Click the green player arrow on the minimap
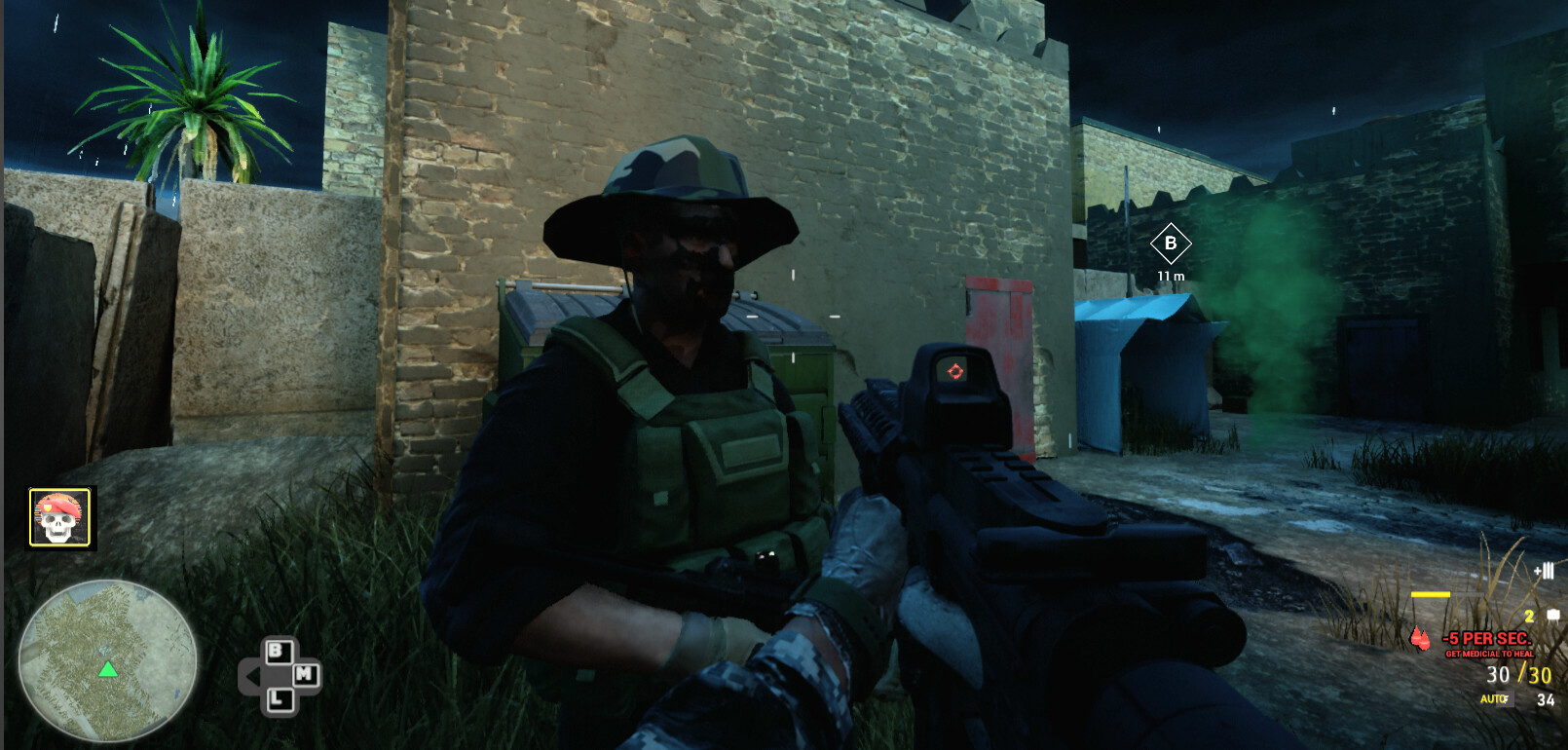Image resolution: width=1568 pixels, height=750 pixels. pos(107,671)
